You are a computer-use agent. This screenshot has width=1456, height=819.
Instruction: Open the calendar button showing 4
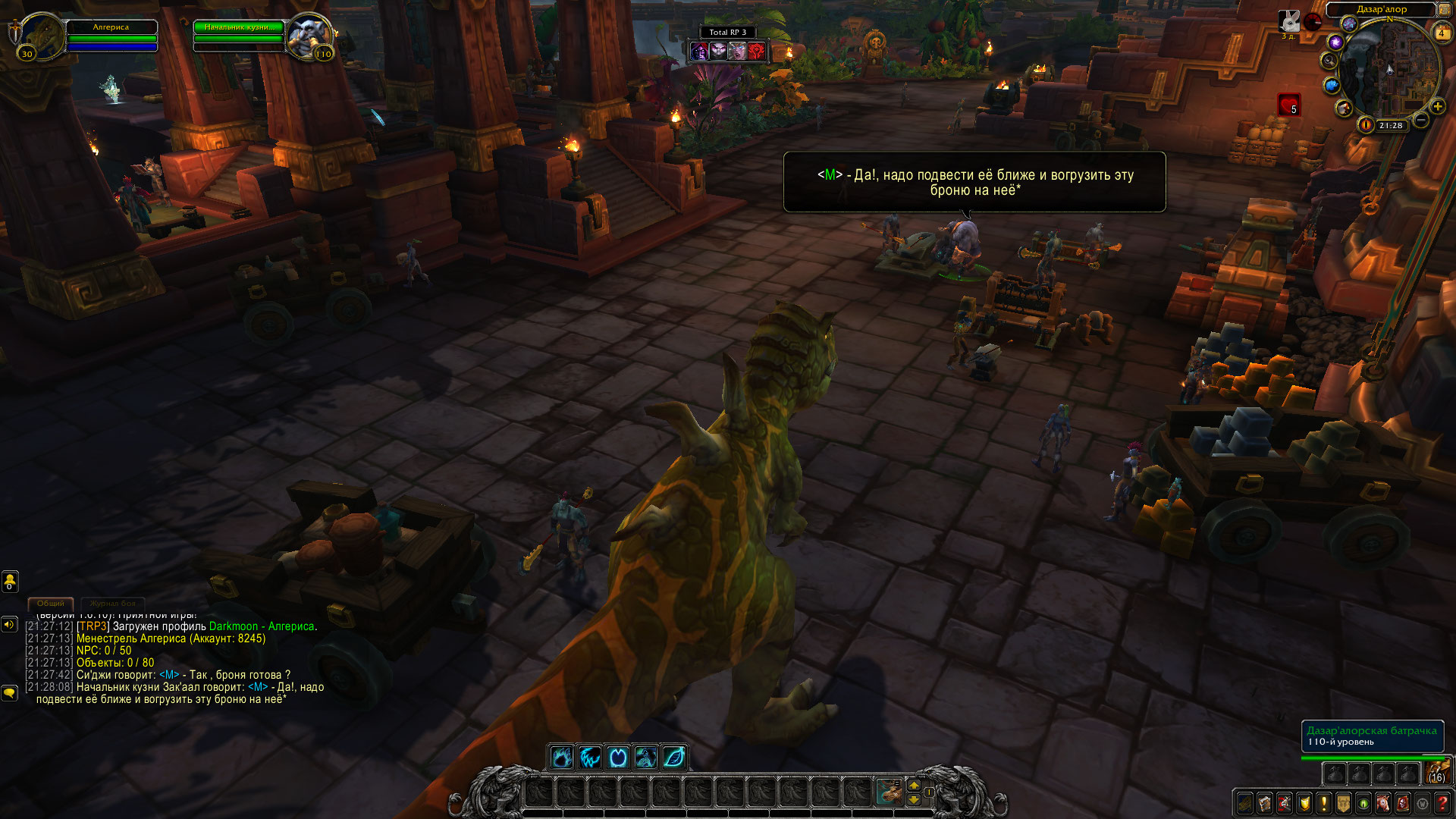(1442, 33)
